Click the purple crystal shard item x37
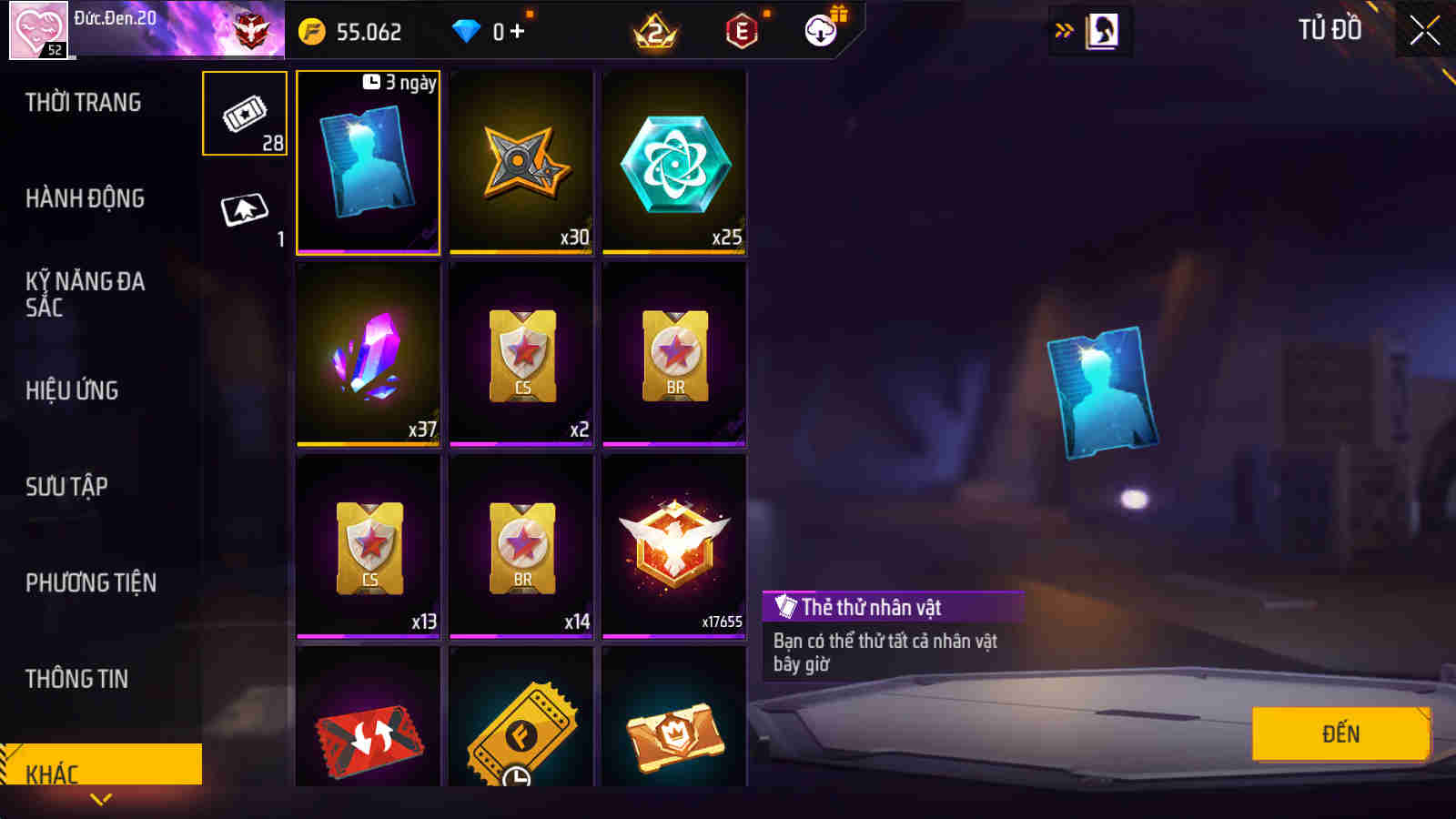 pyautogui.click(x=368, y=355)
